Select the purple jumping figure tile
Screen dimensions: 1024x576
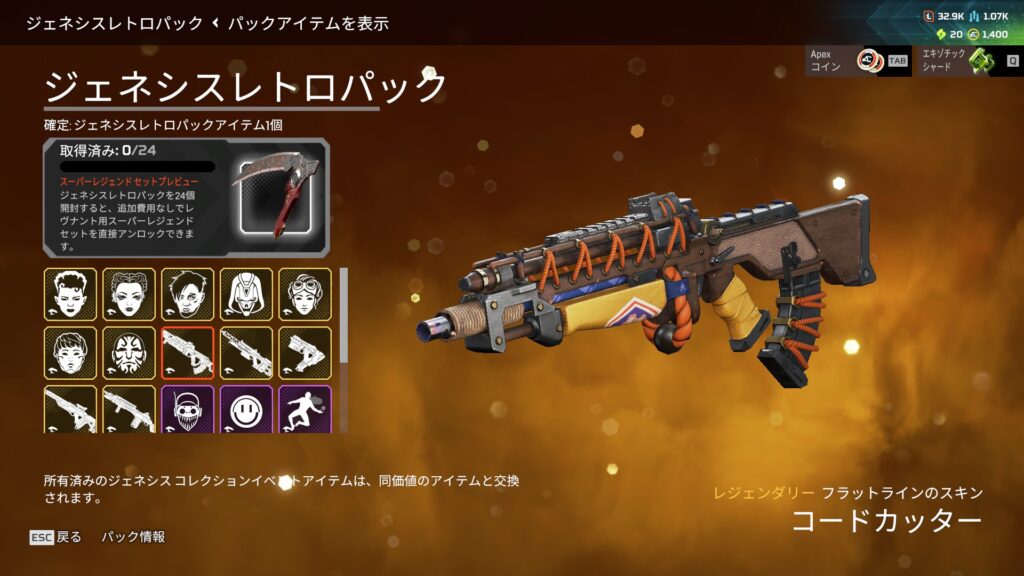click(305, 408)
